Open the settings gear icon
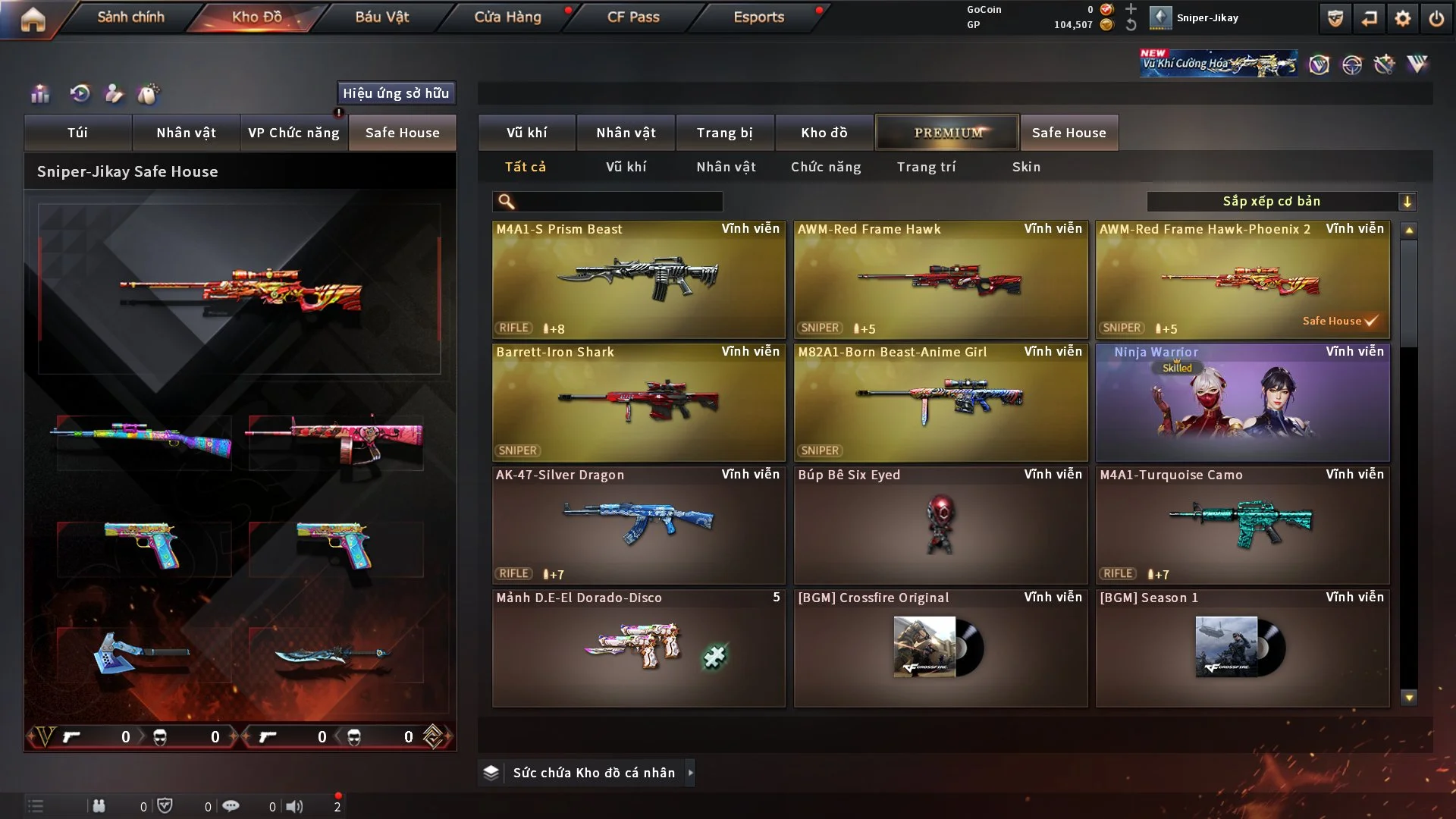1456x819 pixels. click(1402, 18)
